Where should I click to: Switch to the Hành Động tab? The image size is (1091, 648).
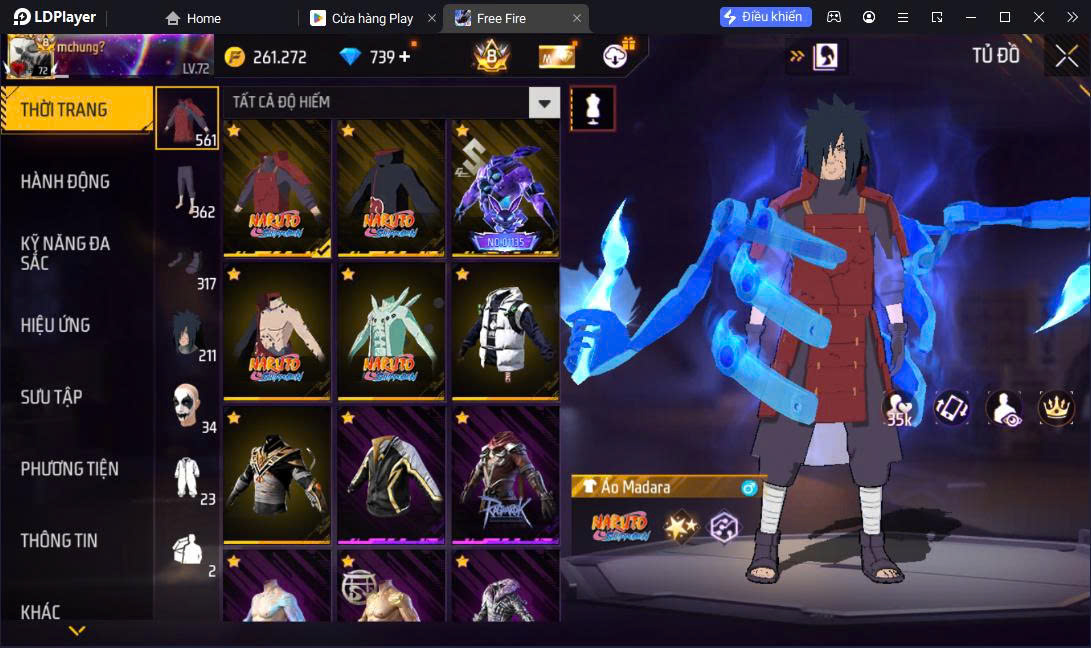pos(66,181)
